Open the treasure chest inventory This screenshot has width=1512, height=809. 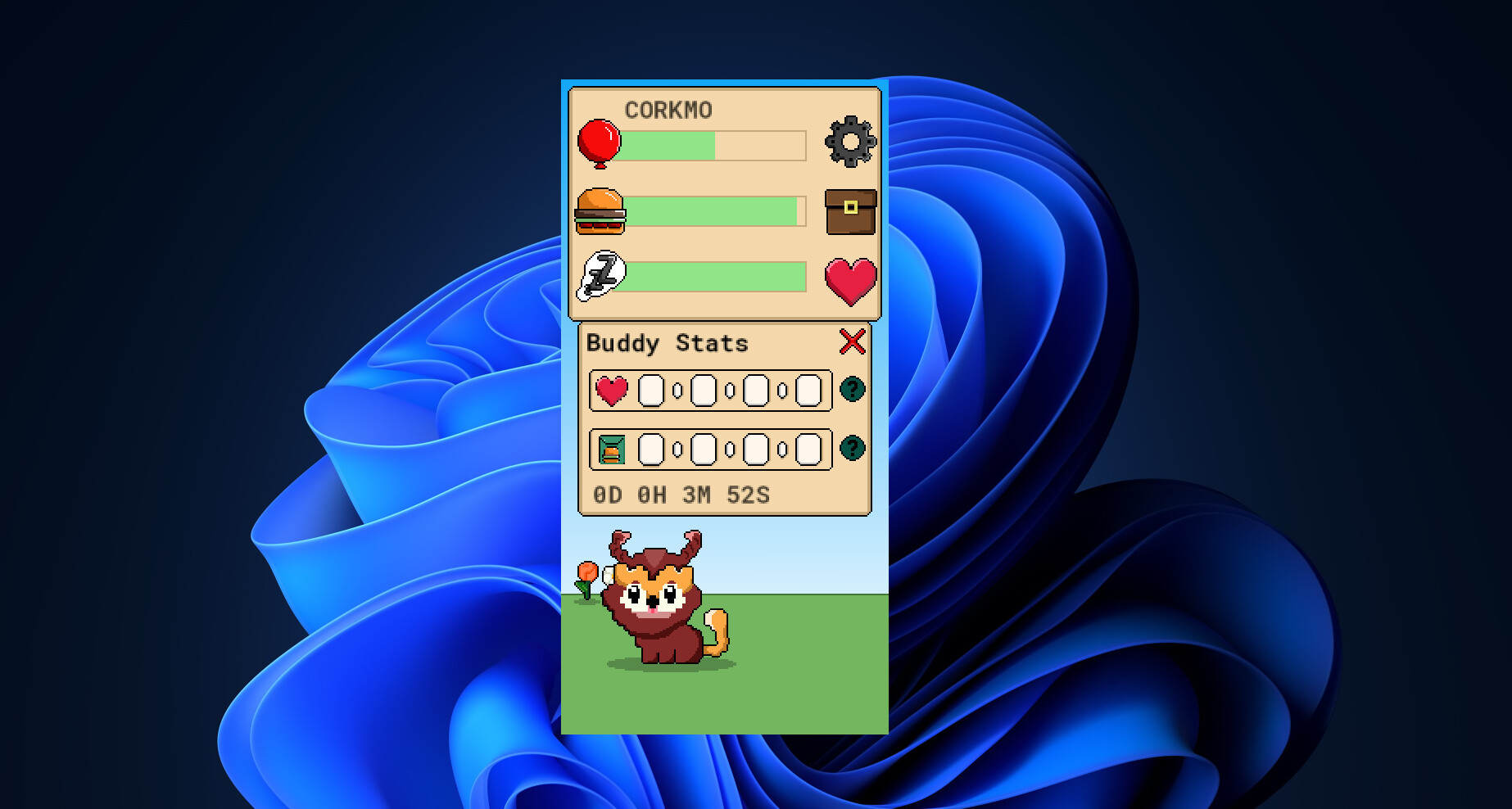(x=852, y=212)
